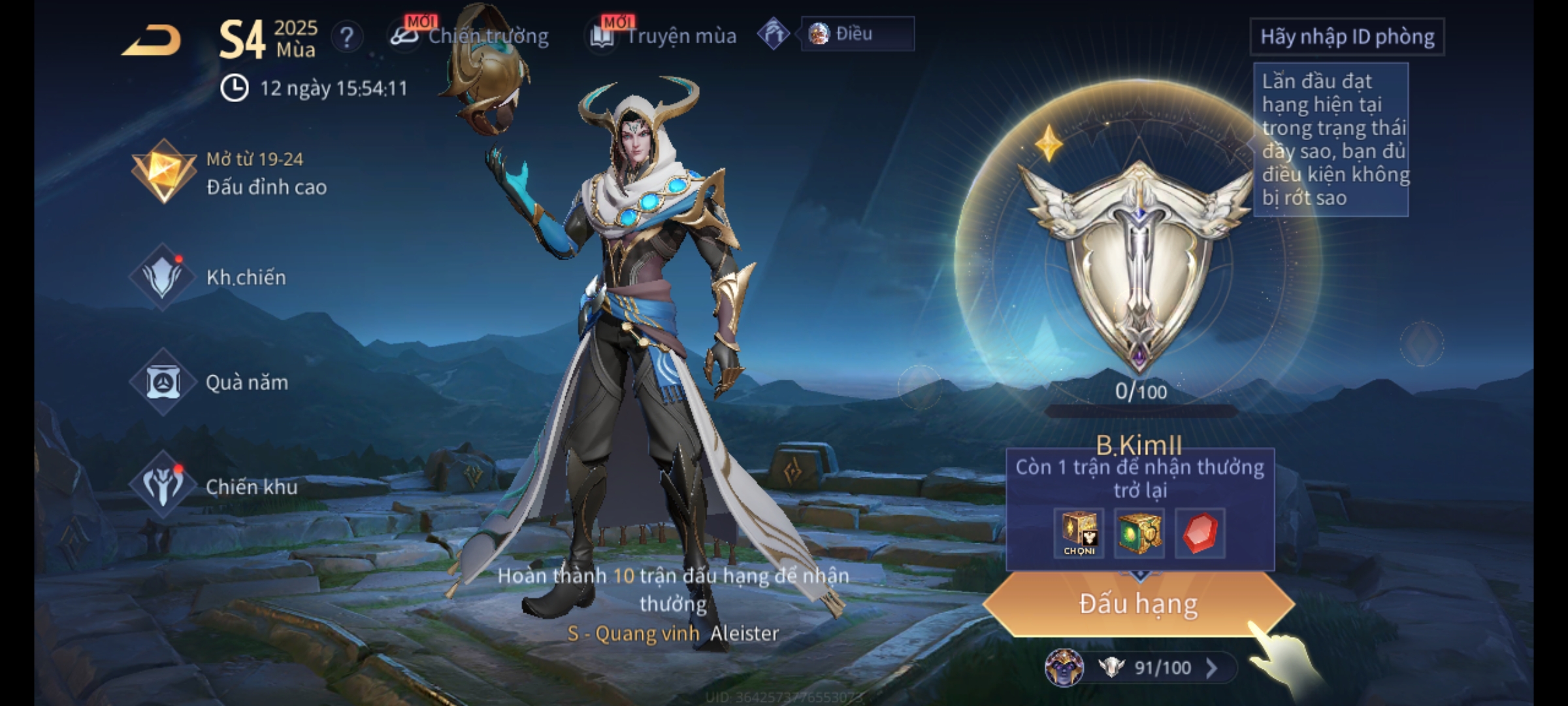The image size is (1568, 706).
Task: Tap the player avatar beside 91/100
Action: pyautogui.click(x=1064, y=667)
